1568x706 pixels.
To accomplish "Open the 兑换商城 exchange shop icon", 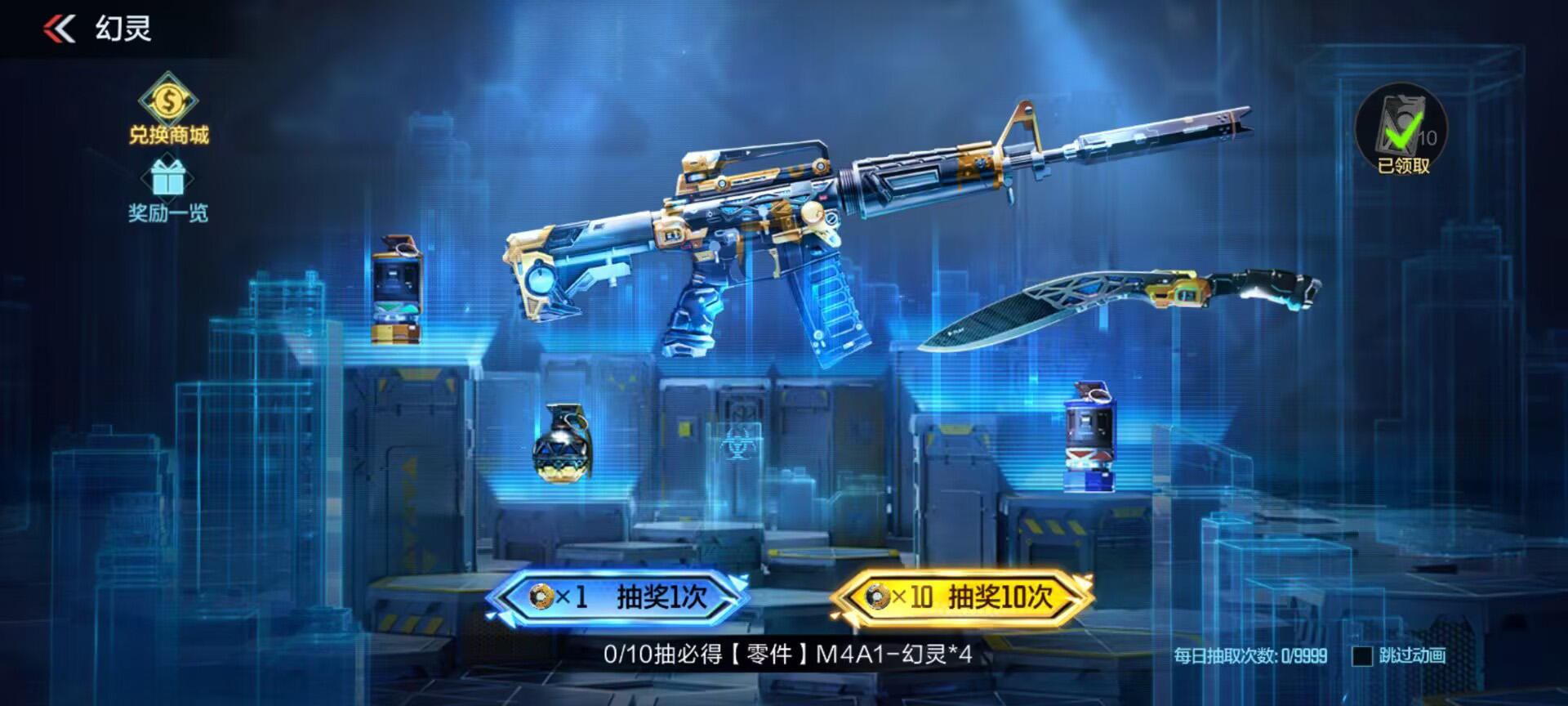I will coord(169,110).
